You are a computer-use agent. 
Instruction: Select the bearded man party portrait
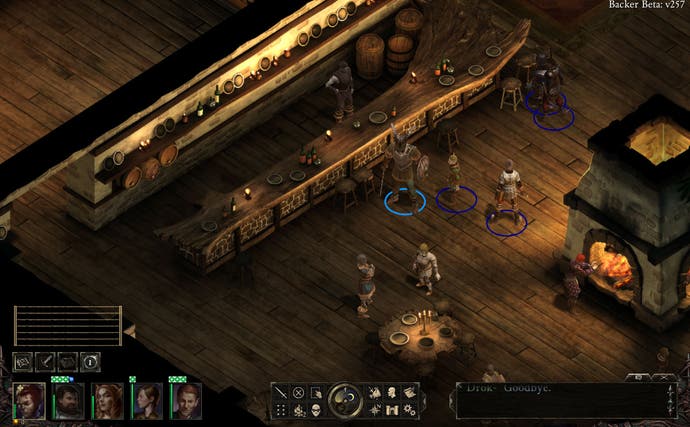[x=68, y=400]
